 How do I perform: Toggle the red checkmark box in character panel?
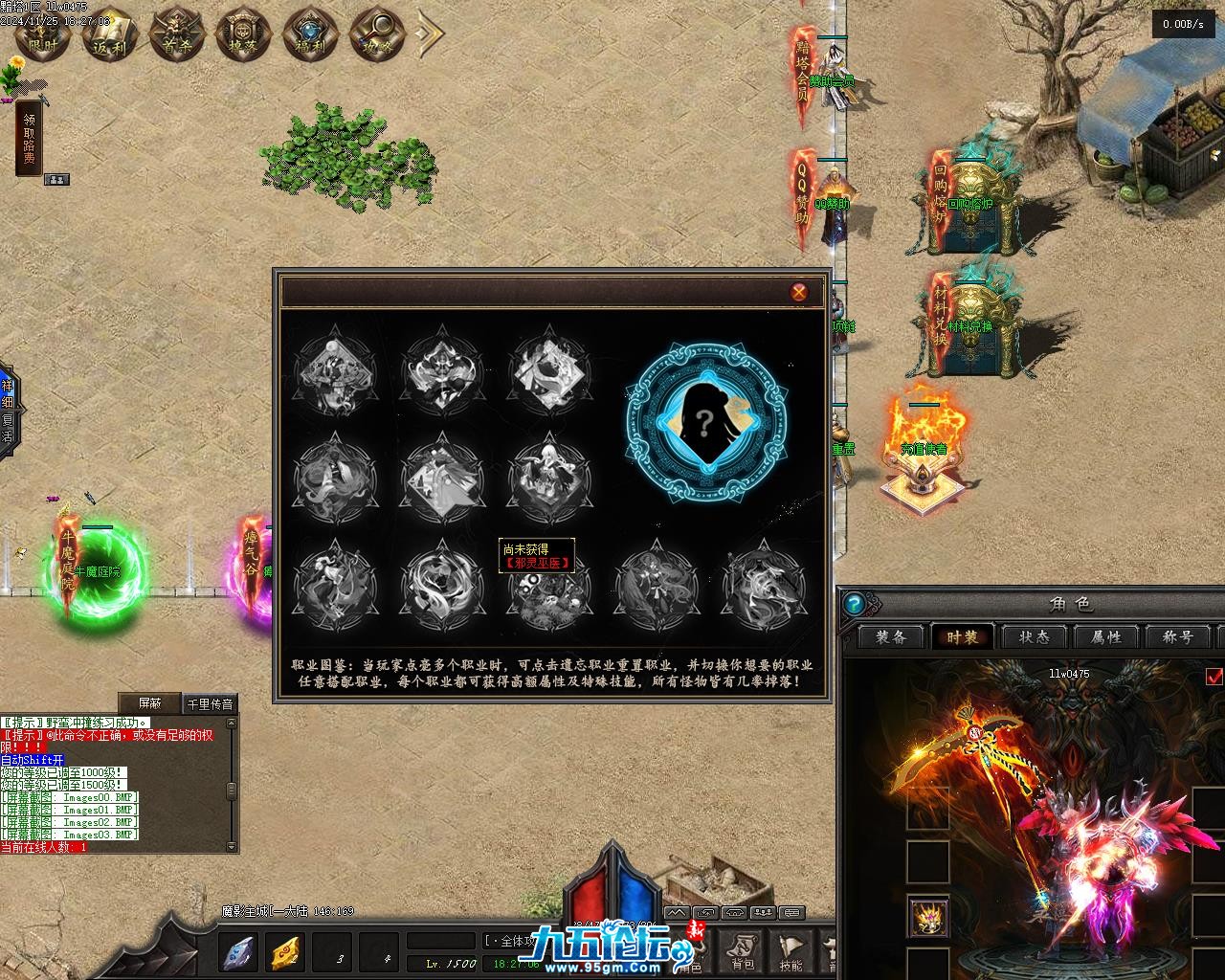[1214, 678]
